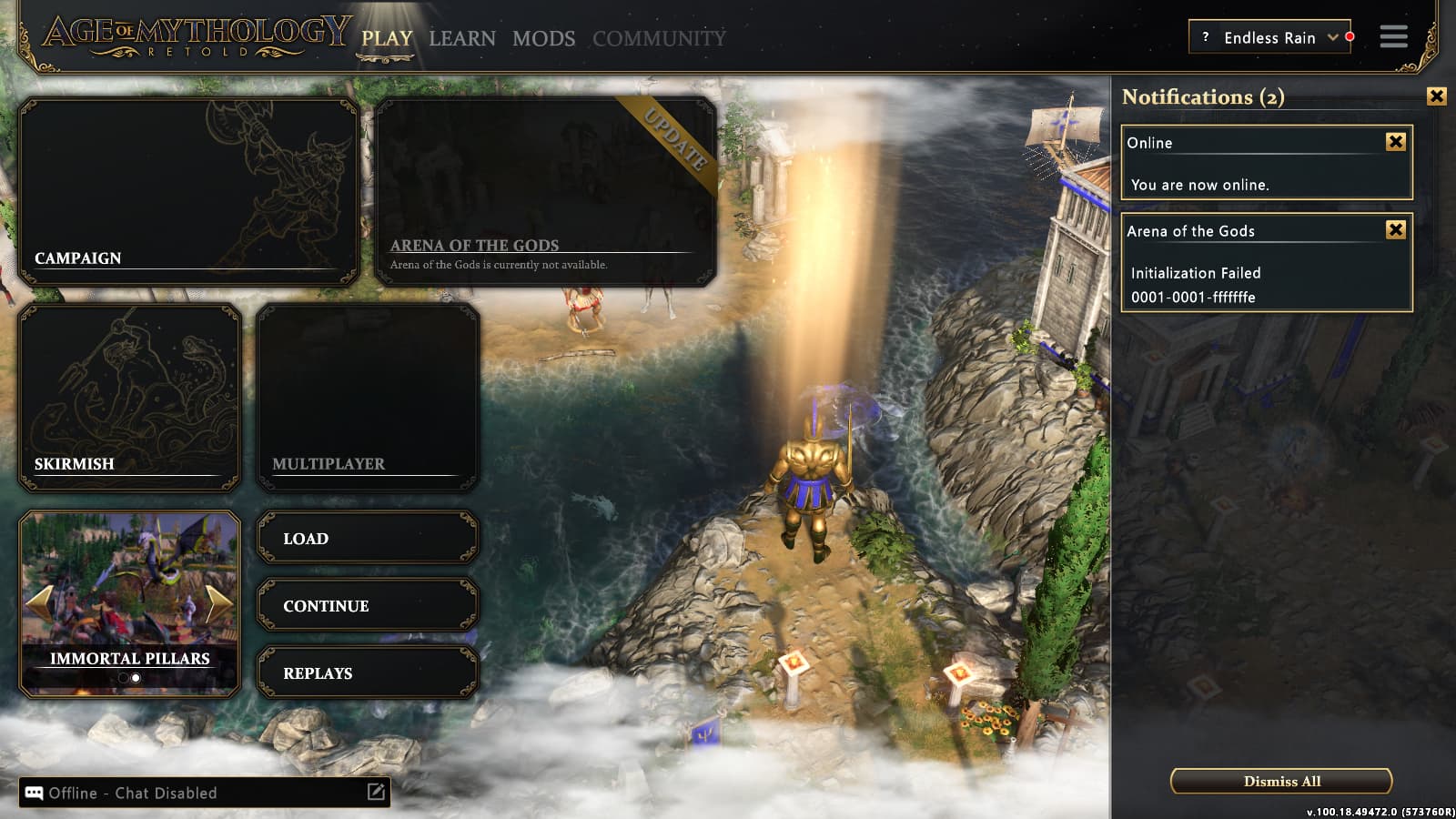This screenshot has width=1456, height=819.
Task: Show the next featured banner with right arrow
Action: point(219,602)
